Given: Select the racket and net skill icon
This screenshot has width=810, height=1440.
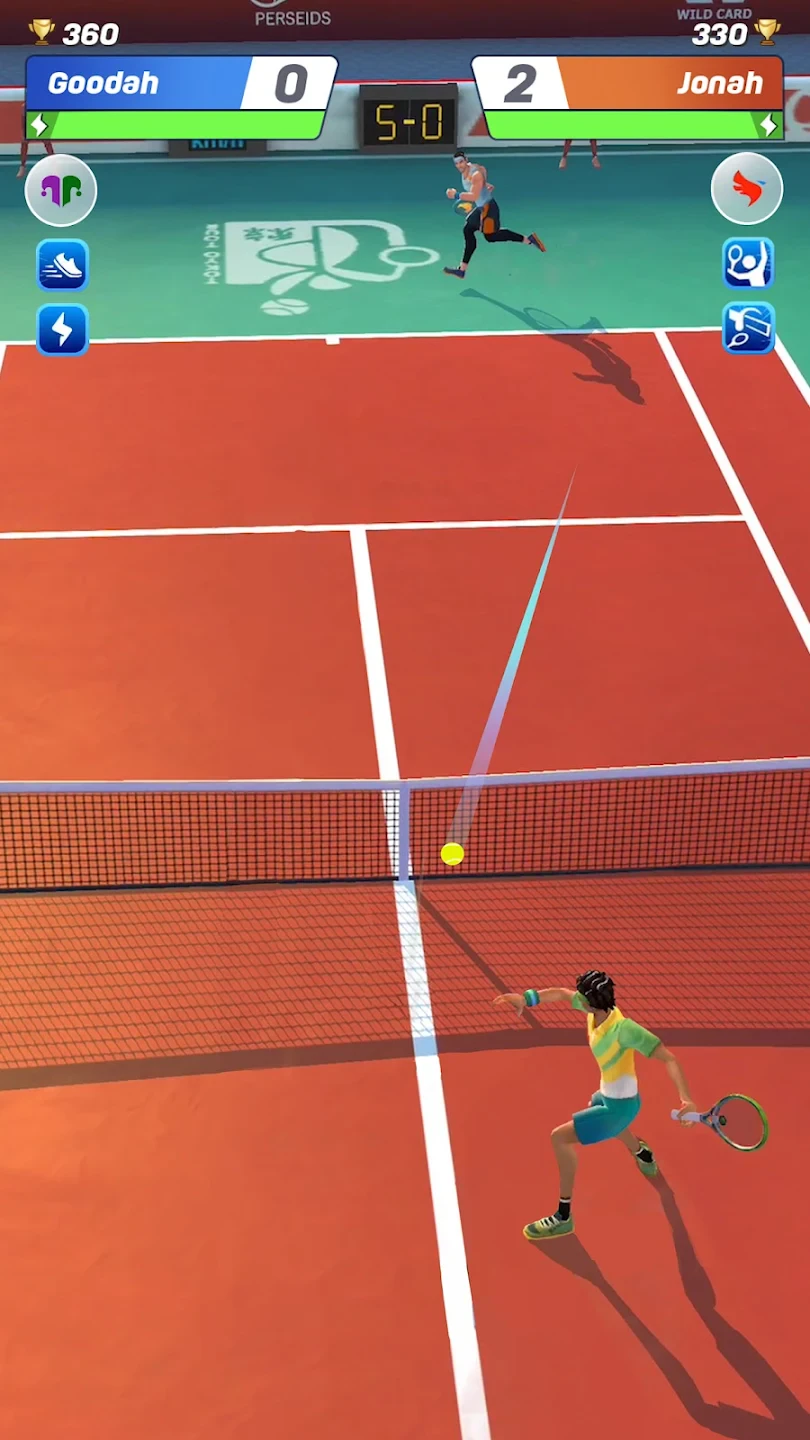Looking at the screenshot, I should pos(748,328).
